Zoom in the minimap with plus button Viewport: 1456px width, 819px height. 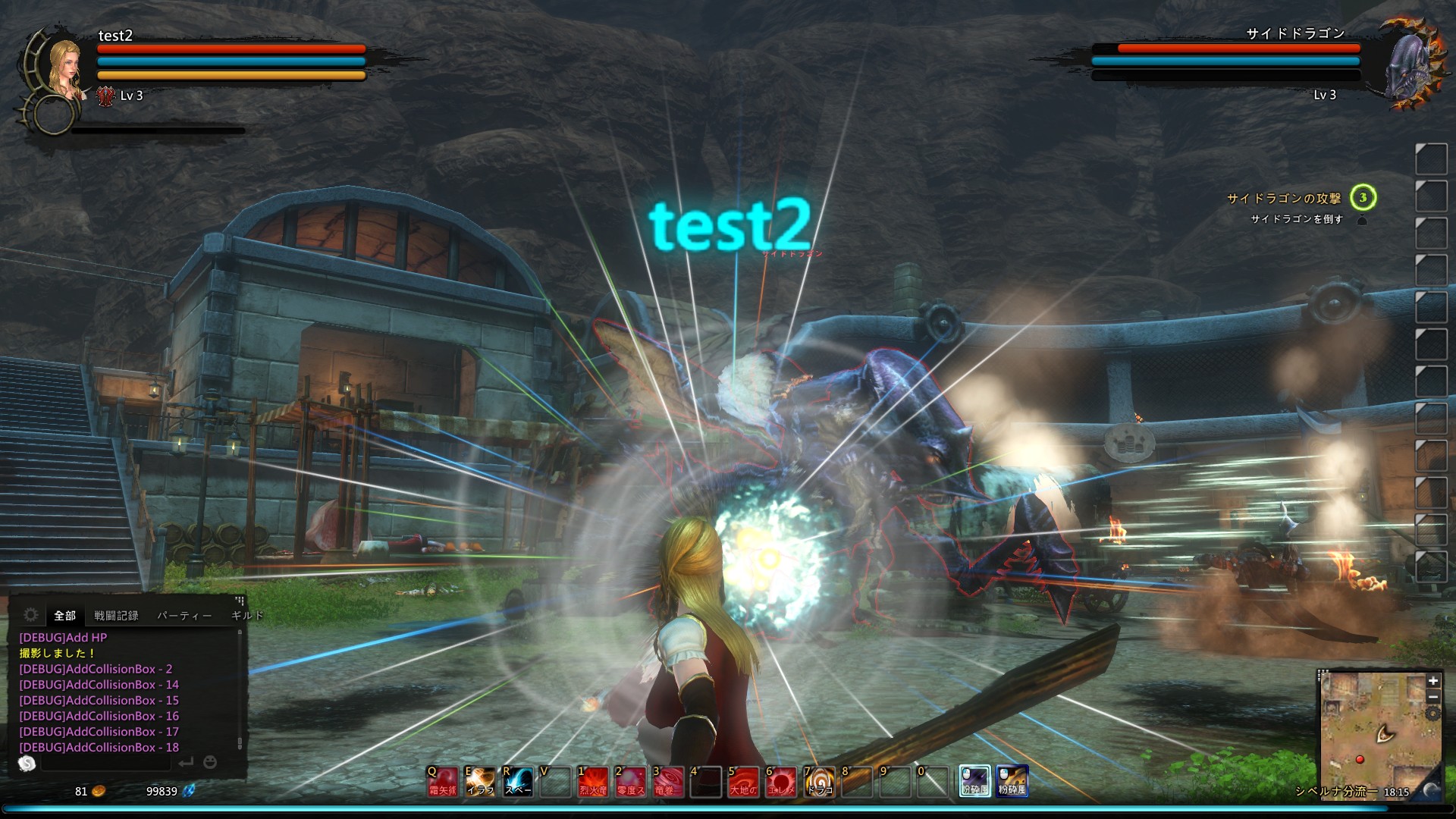pyautogui.click(x=1432, y=681)
